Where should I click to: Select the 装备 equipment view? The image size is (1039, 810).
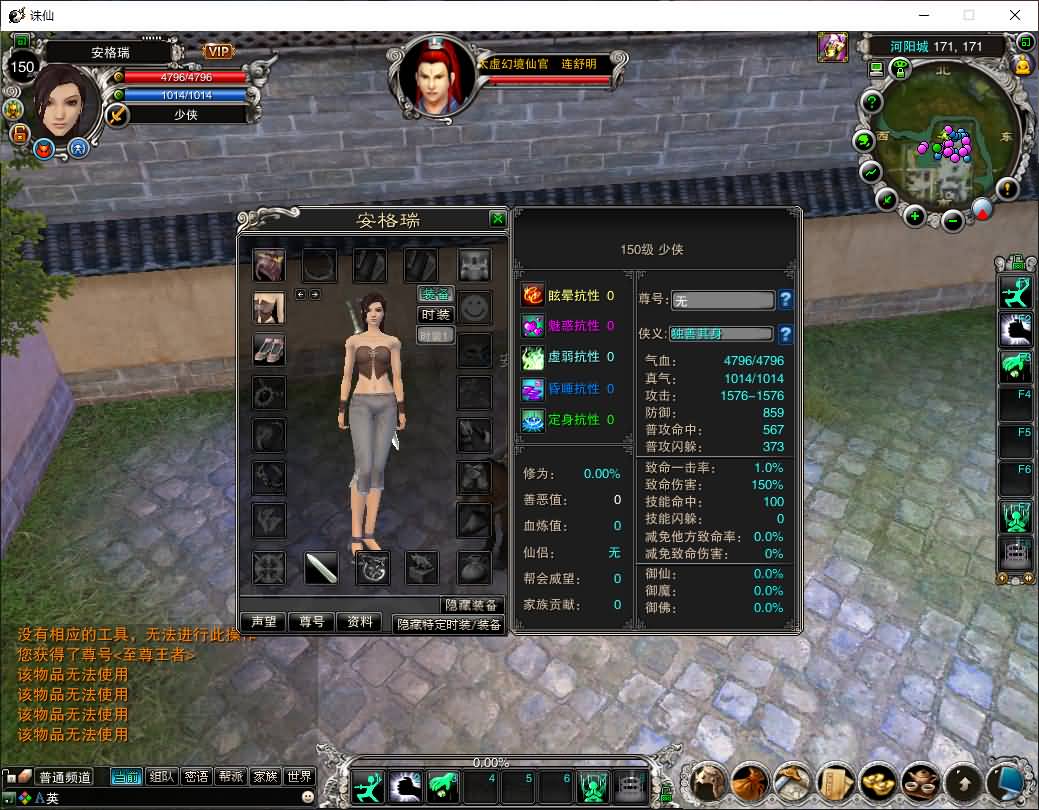[x=435, y=294]
